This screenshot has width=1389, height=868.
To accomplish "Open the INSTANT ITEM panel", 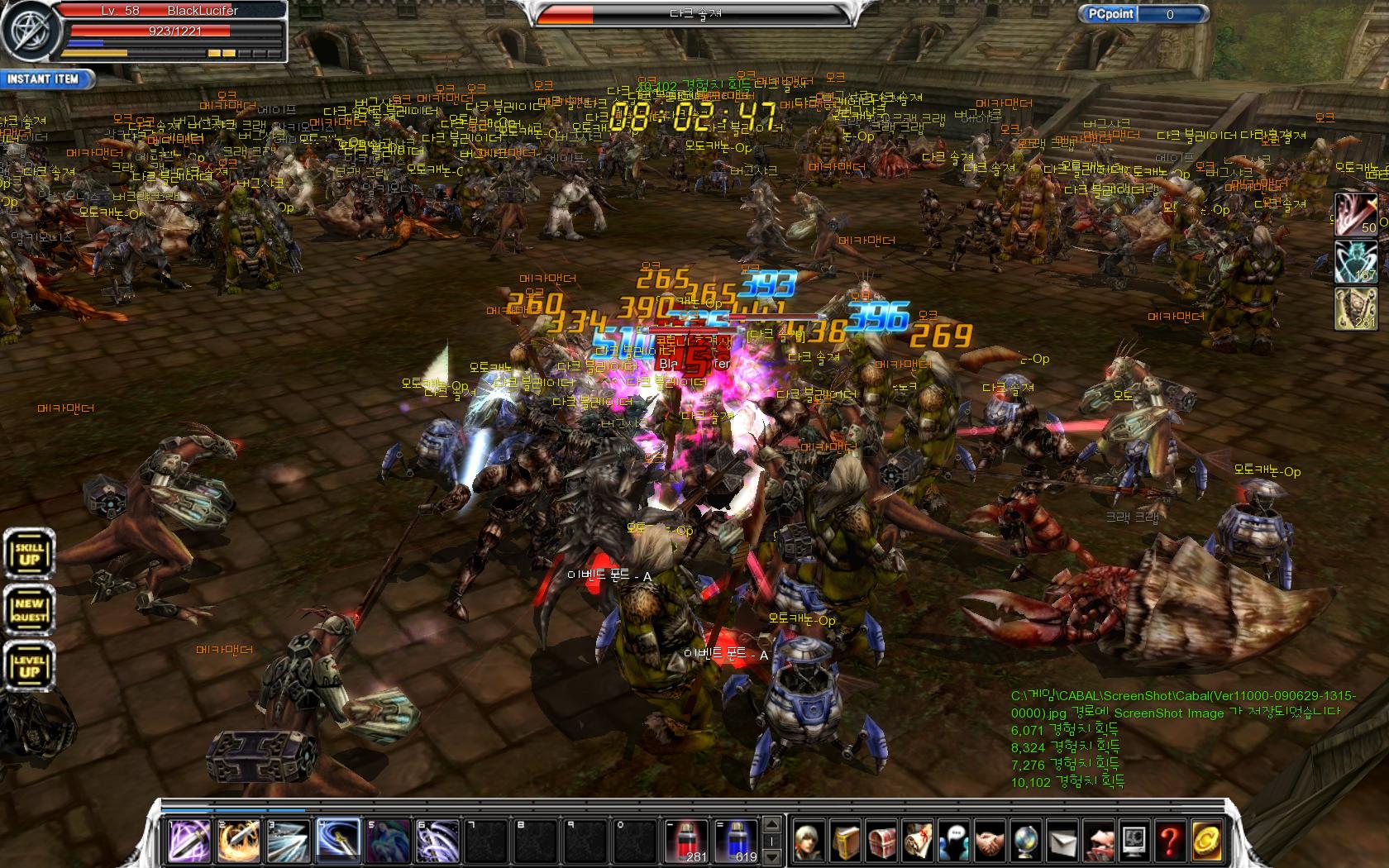I will tap(45, 79).
